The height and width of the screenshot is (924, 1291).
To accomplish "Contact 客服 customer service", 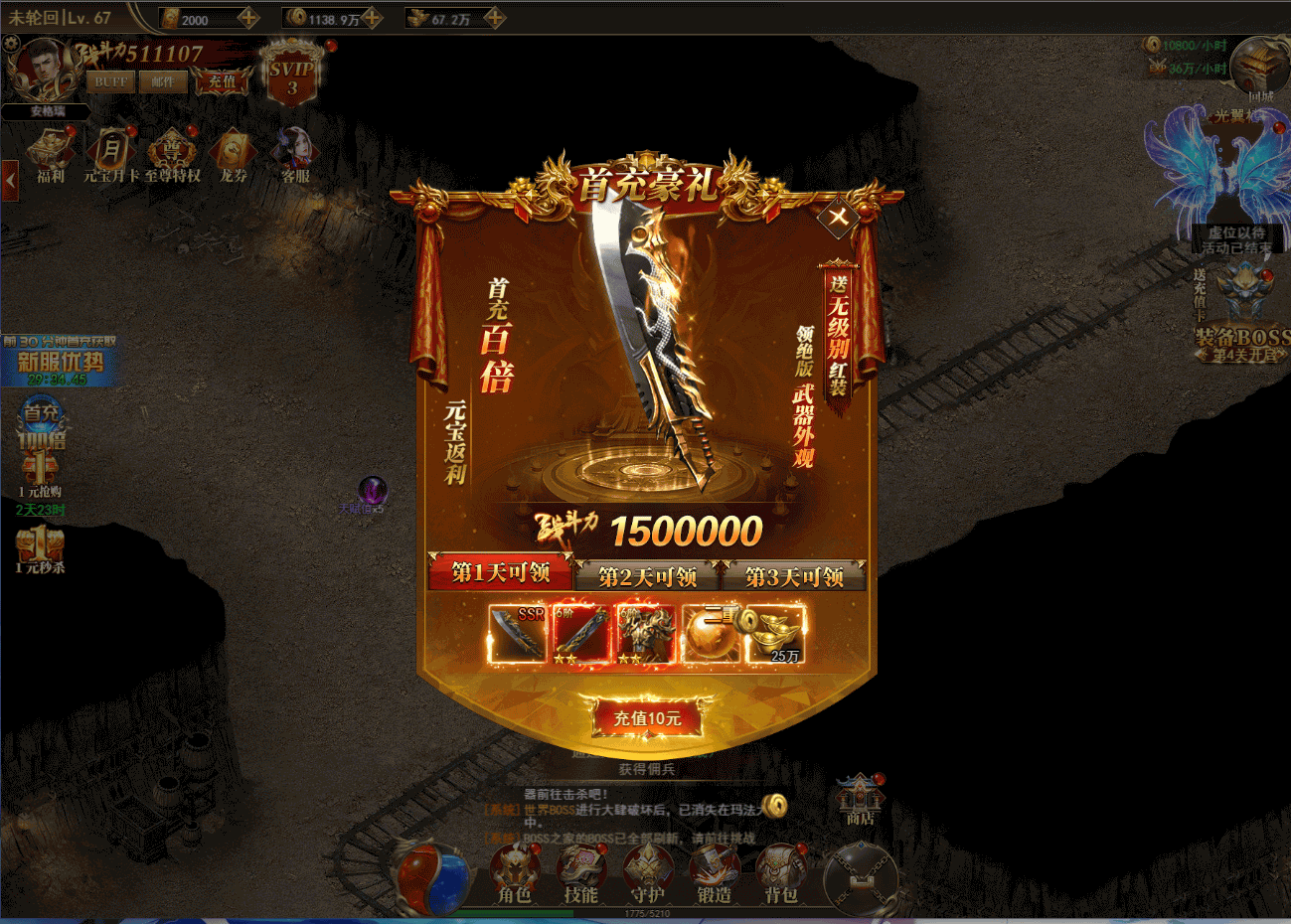I will [295, 156].
